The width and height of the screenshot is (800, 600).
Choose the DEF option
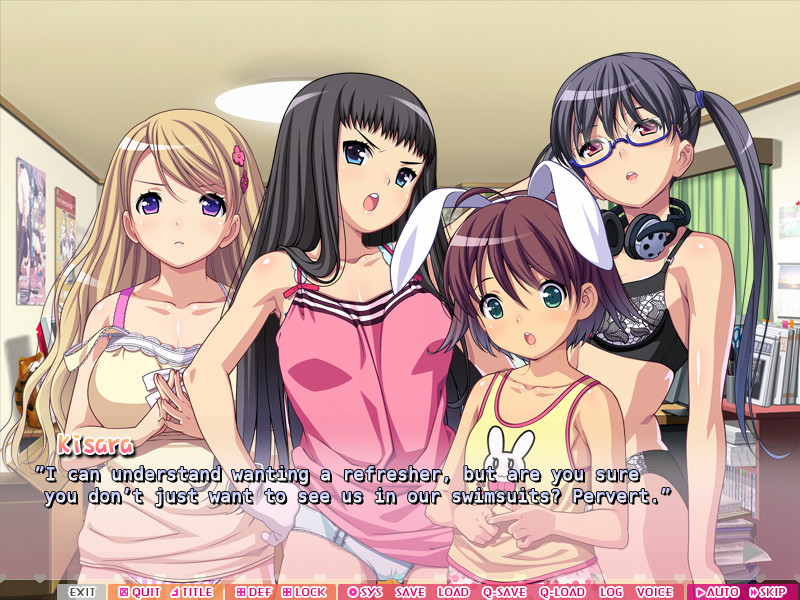pos(253,592)
